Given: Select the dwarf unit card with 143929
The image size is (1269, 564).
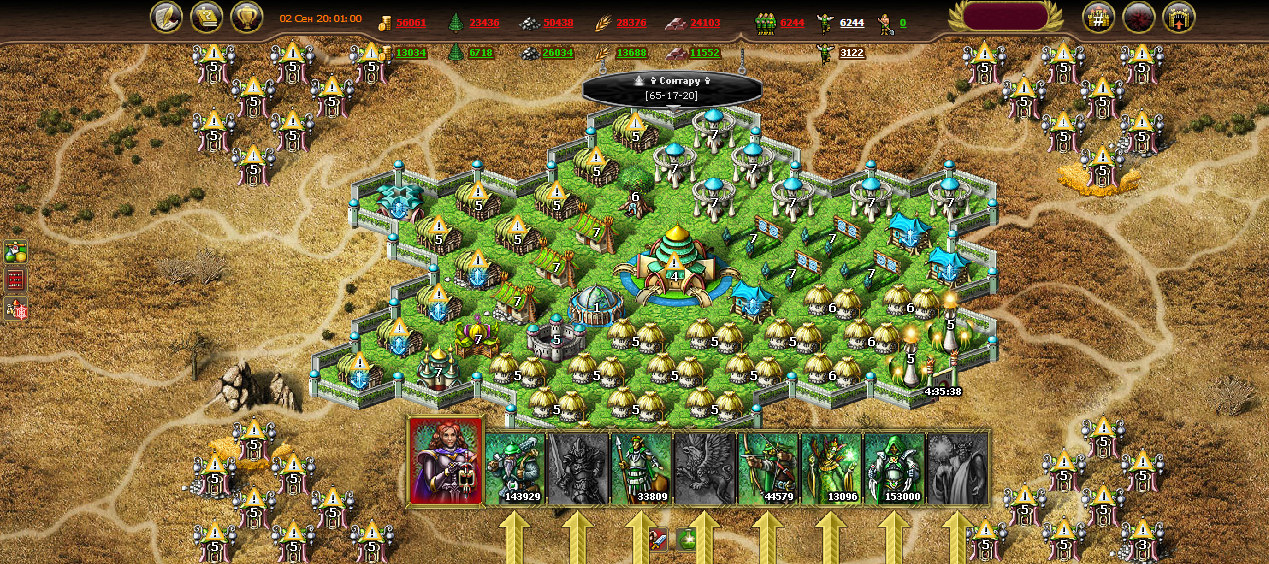Looking at the screenshot, I should pyautogui.click(x=516, y=467).
